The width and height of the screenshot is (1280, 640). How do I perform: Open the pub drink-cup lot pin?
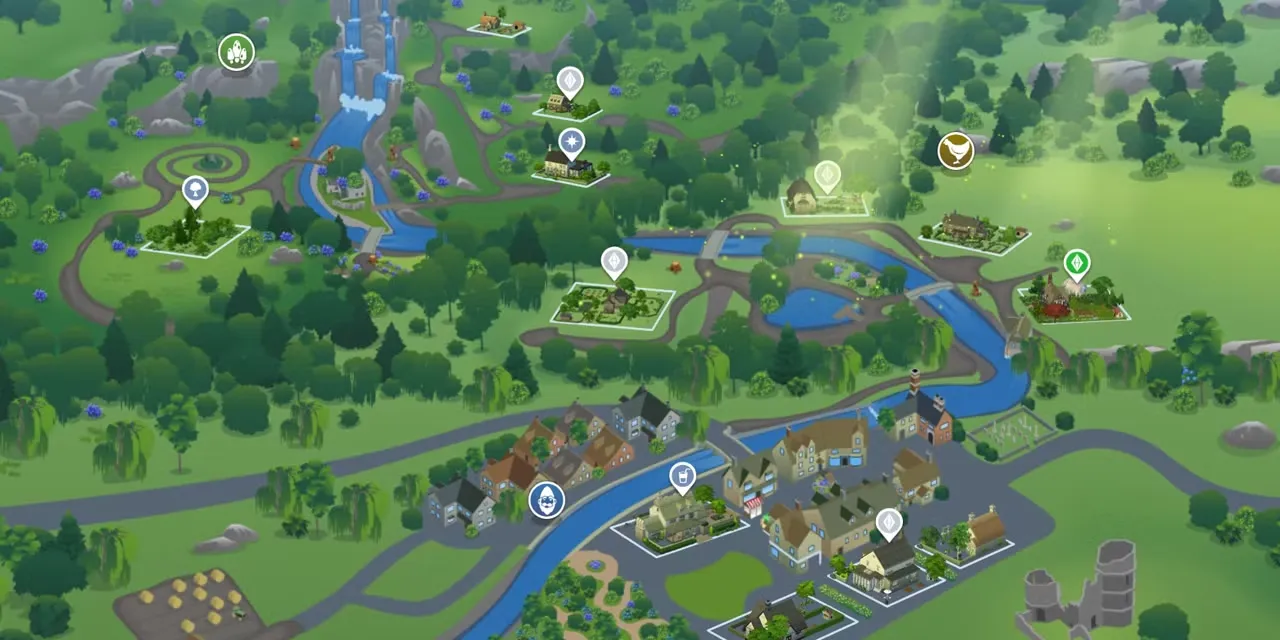point(682,476)
